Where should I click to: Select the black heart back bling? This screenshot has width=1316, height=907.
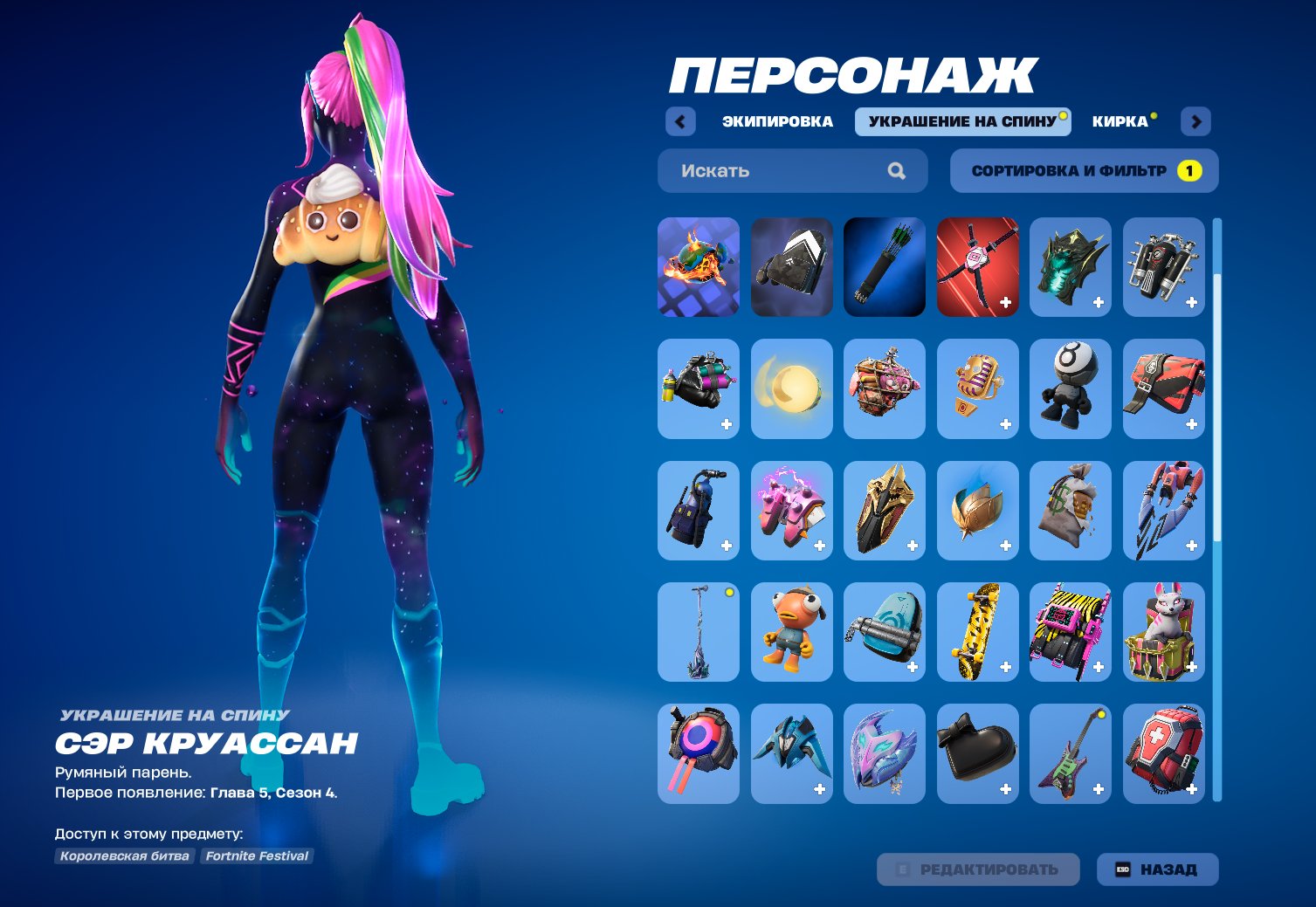tap(977, 753)
